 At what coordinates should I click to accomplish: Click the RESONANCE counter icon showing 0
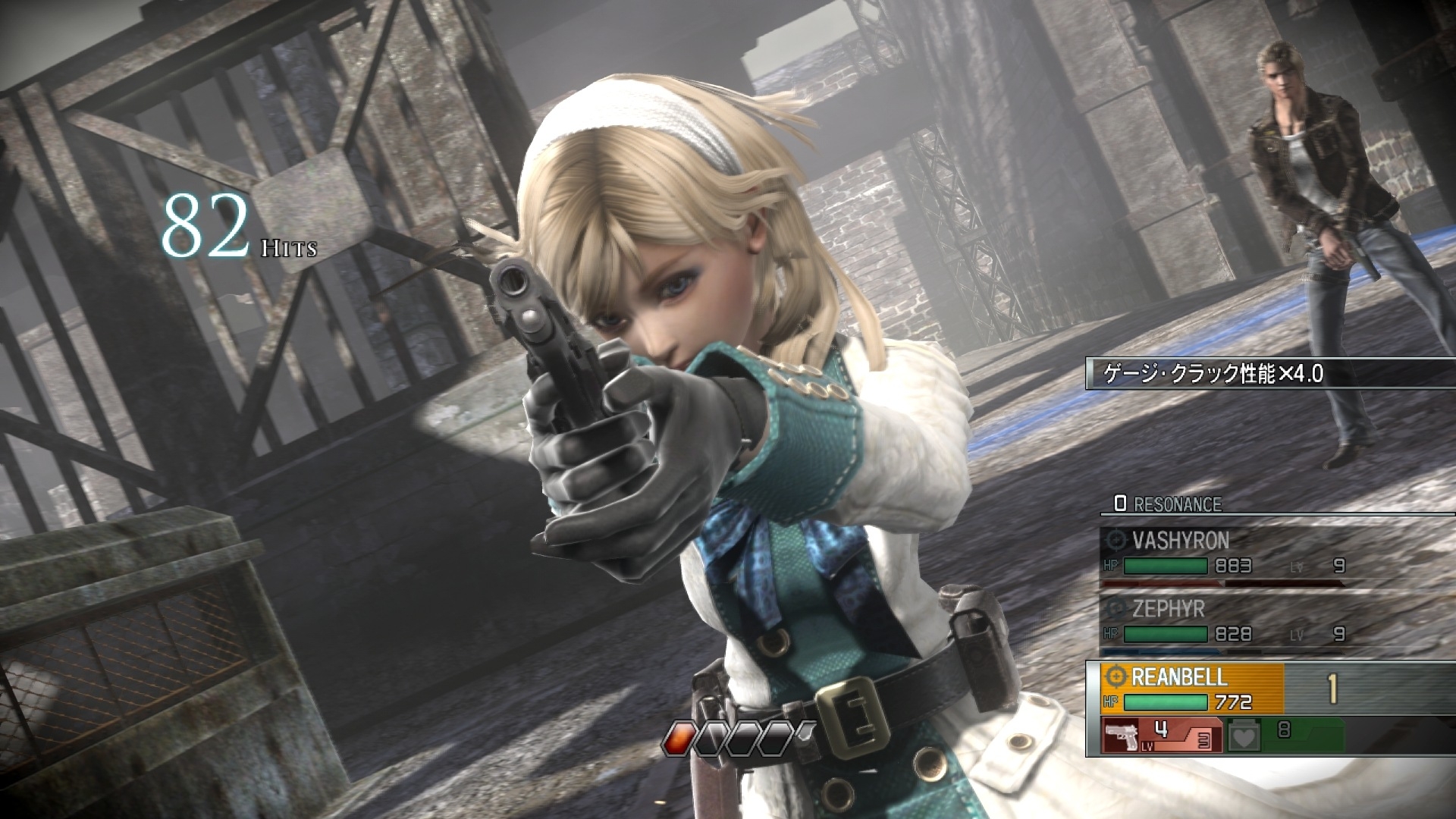pos(1119,503)
